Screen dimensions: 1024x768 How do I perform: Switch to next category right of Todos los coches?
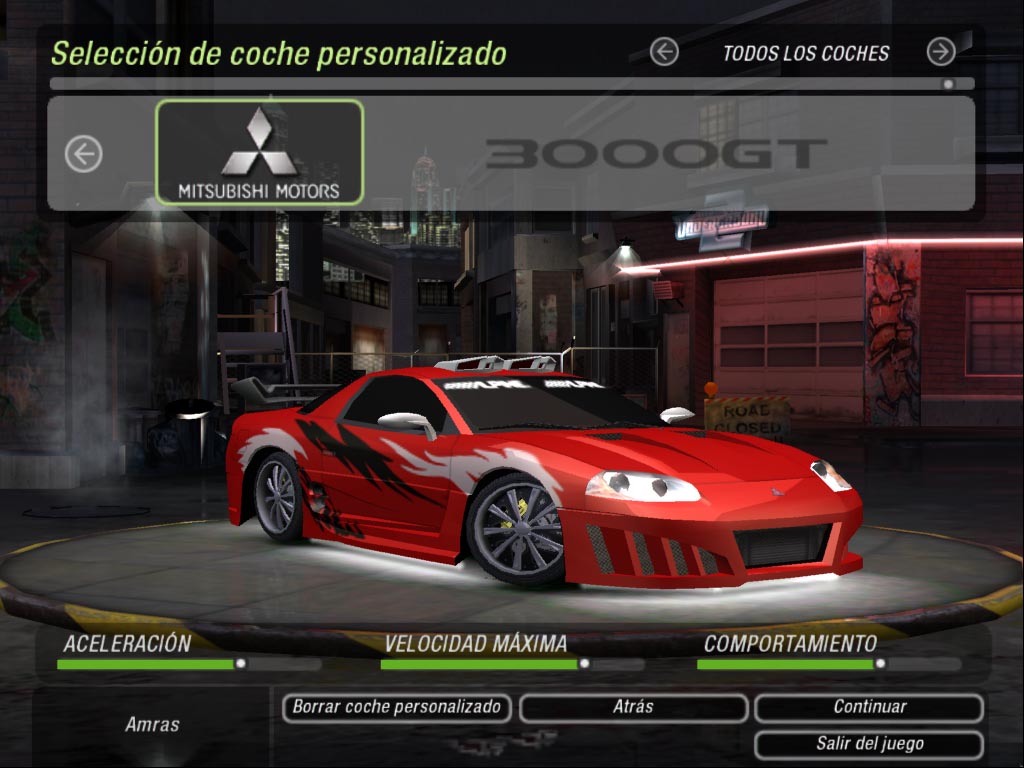(940, 52)
